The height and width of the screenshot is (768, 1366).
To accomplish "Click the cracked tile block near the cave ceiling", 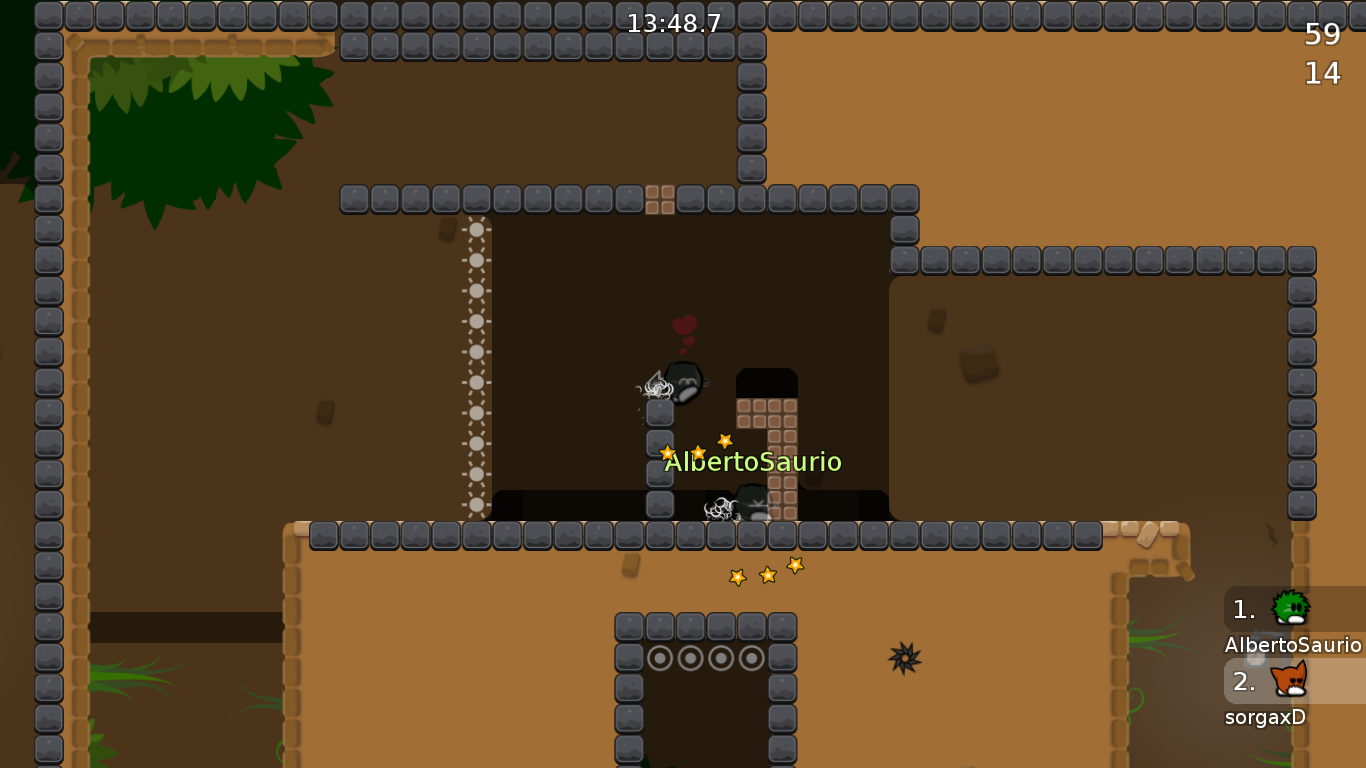I will (661, 199).
